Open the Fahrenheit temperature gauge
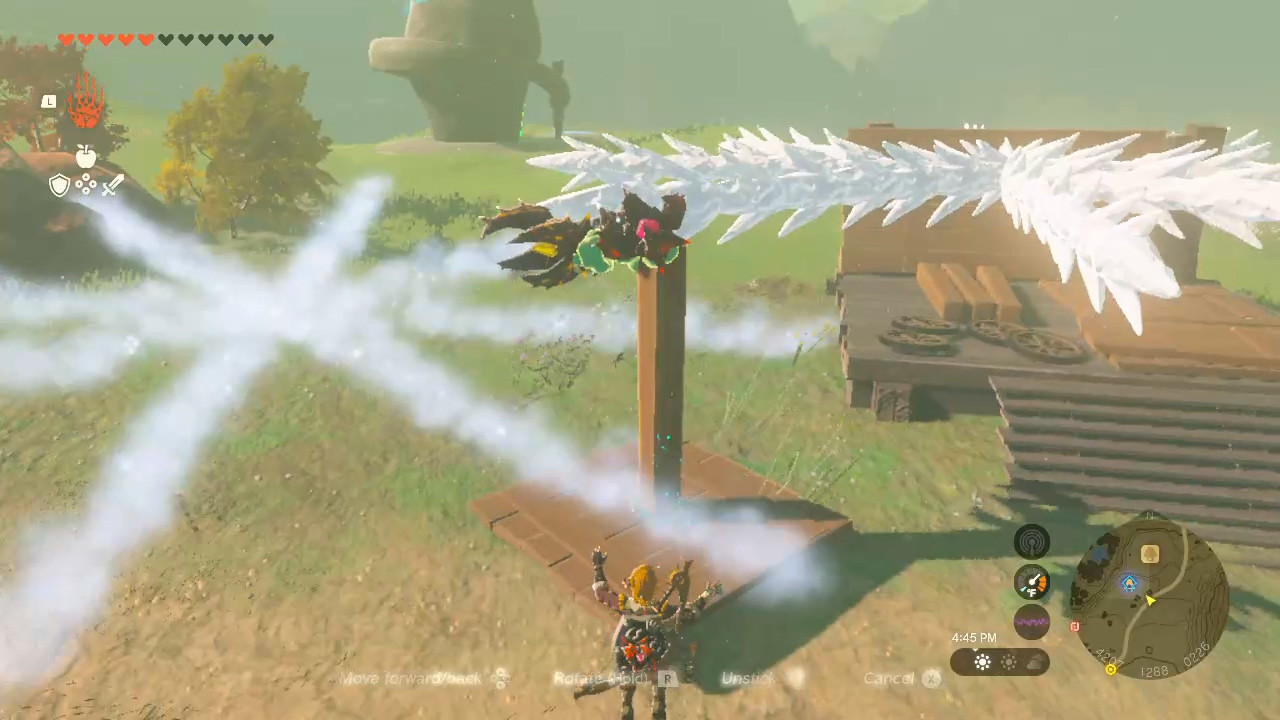 coord(1032,582)
